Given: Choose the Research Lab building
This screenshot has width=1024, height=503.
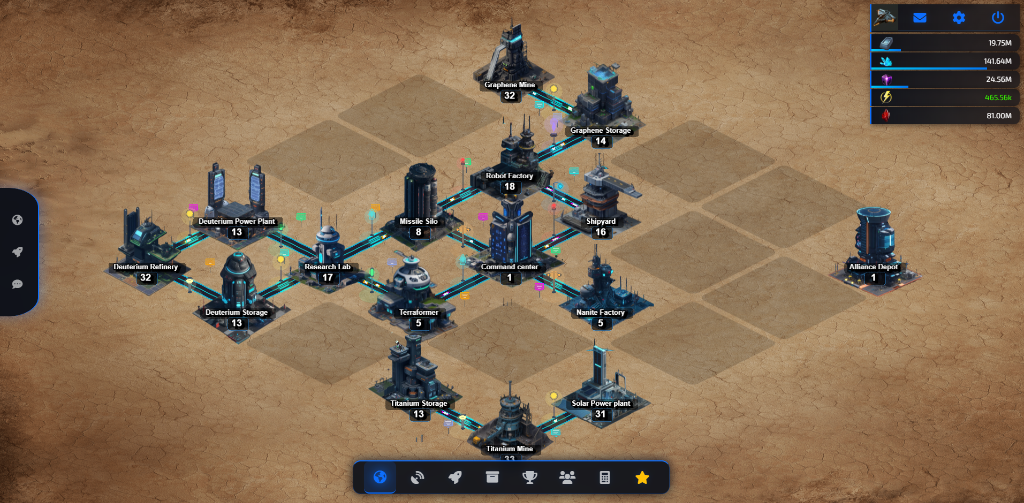Looking at the screenshot, I should coord(328,250).
